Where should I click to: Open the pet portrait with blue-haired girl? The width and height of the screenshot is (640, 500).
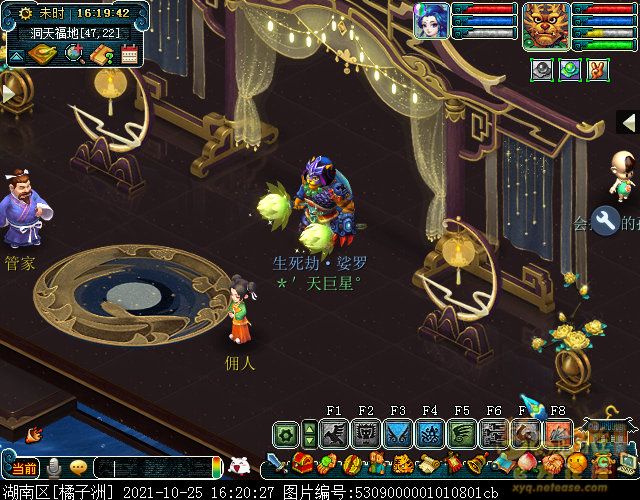432,21
